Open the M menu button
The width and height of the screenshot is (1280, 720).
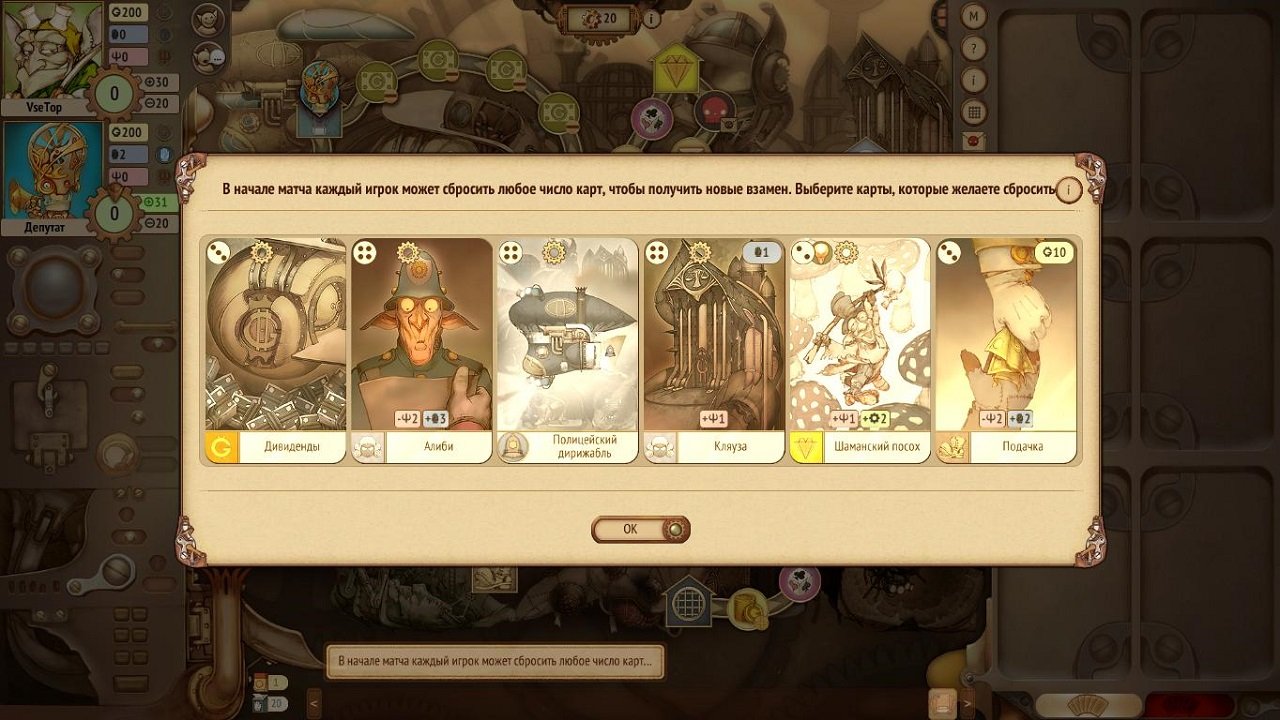[973, 17]
